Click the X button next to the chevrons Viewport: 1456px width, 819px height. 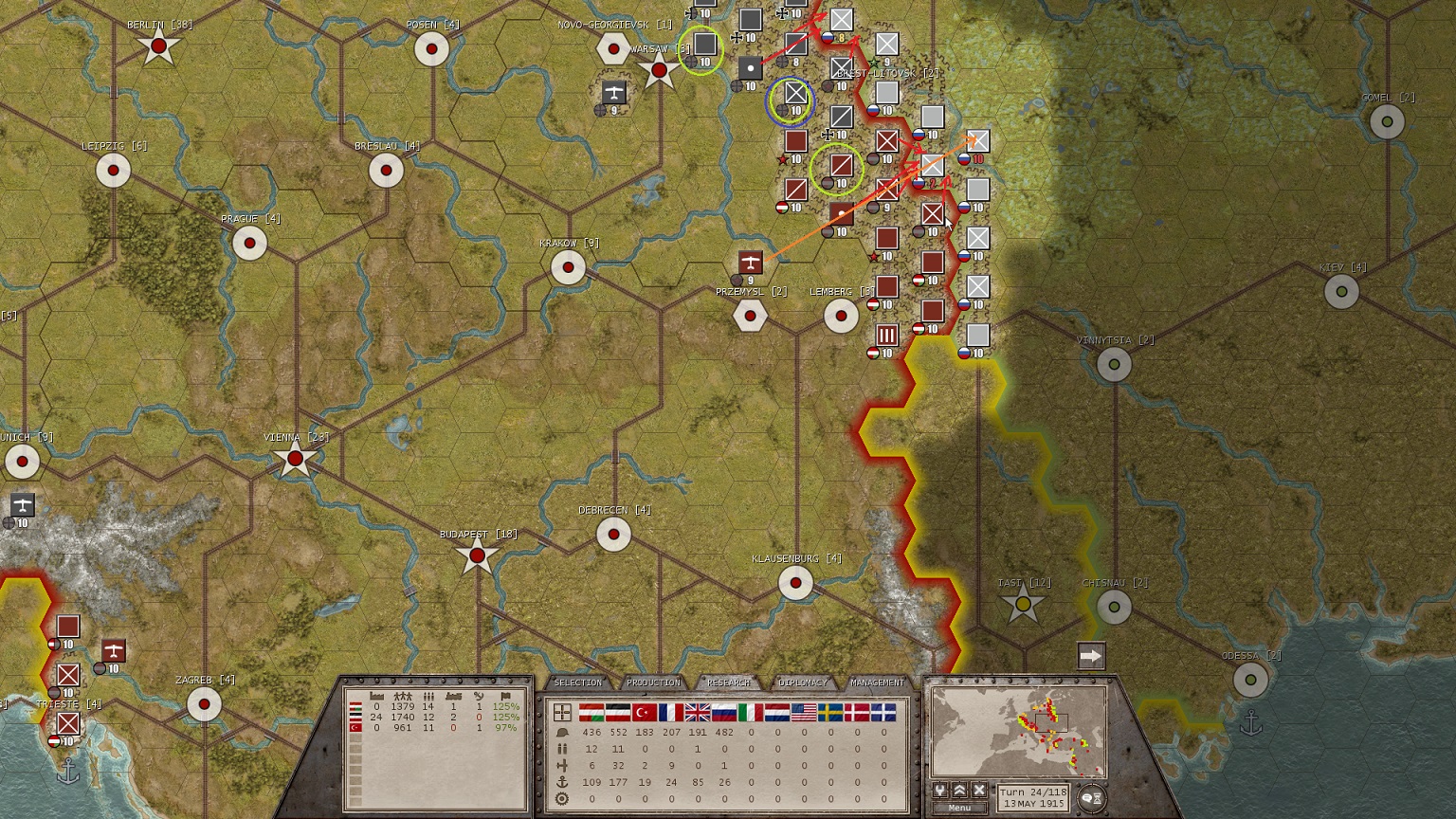[x=979, y=790]
